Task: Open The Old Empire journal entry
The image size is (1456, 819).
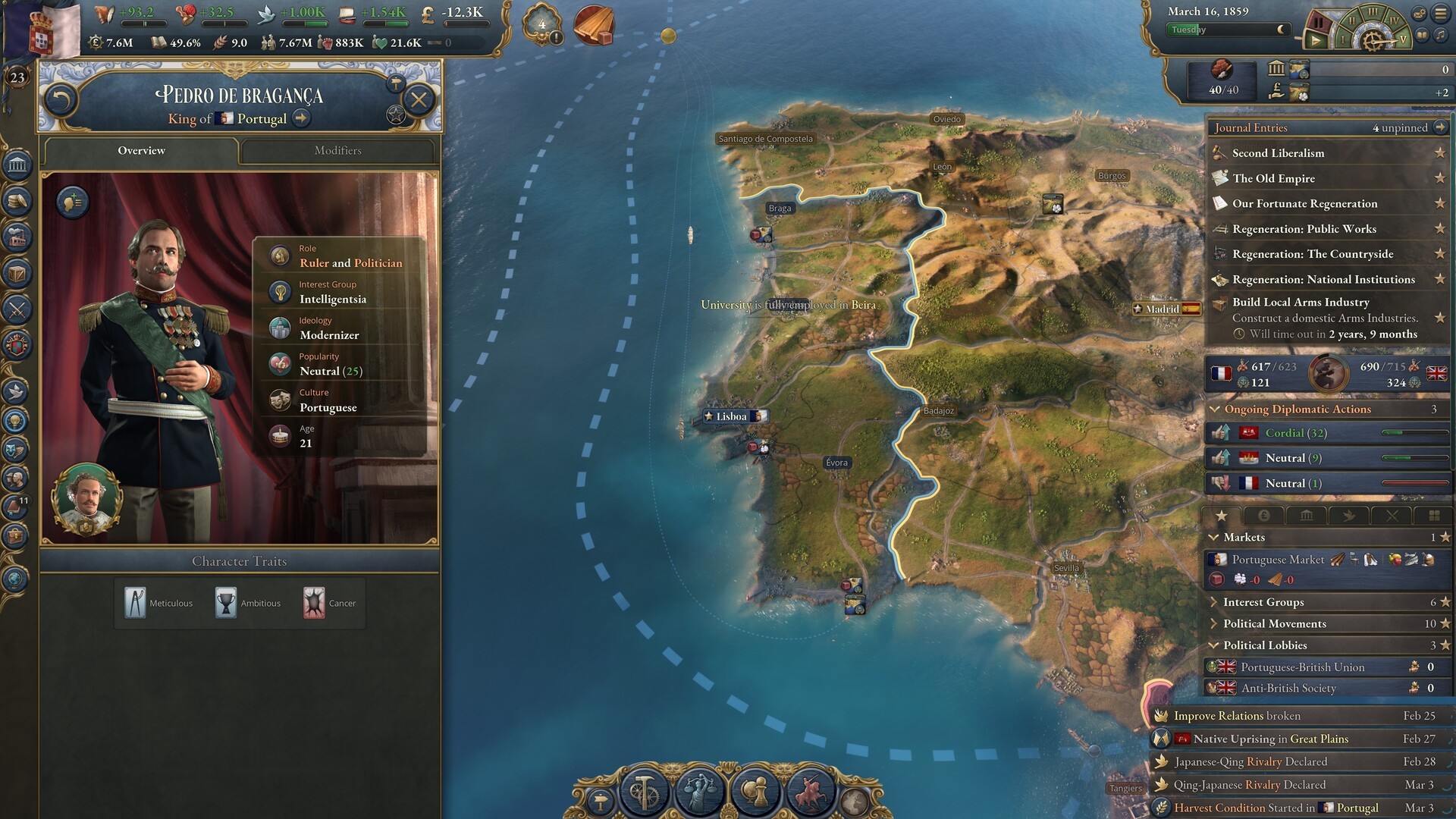Action: click(1273, 178)
